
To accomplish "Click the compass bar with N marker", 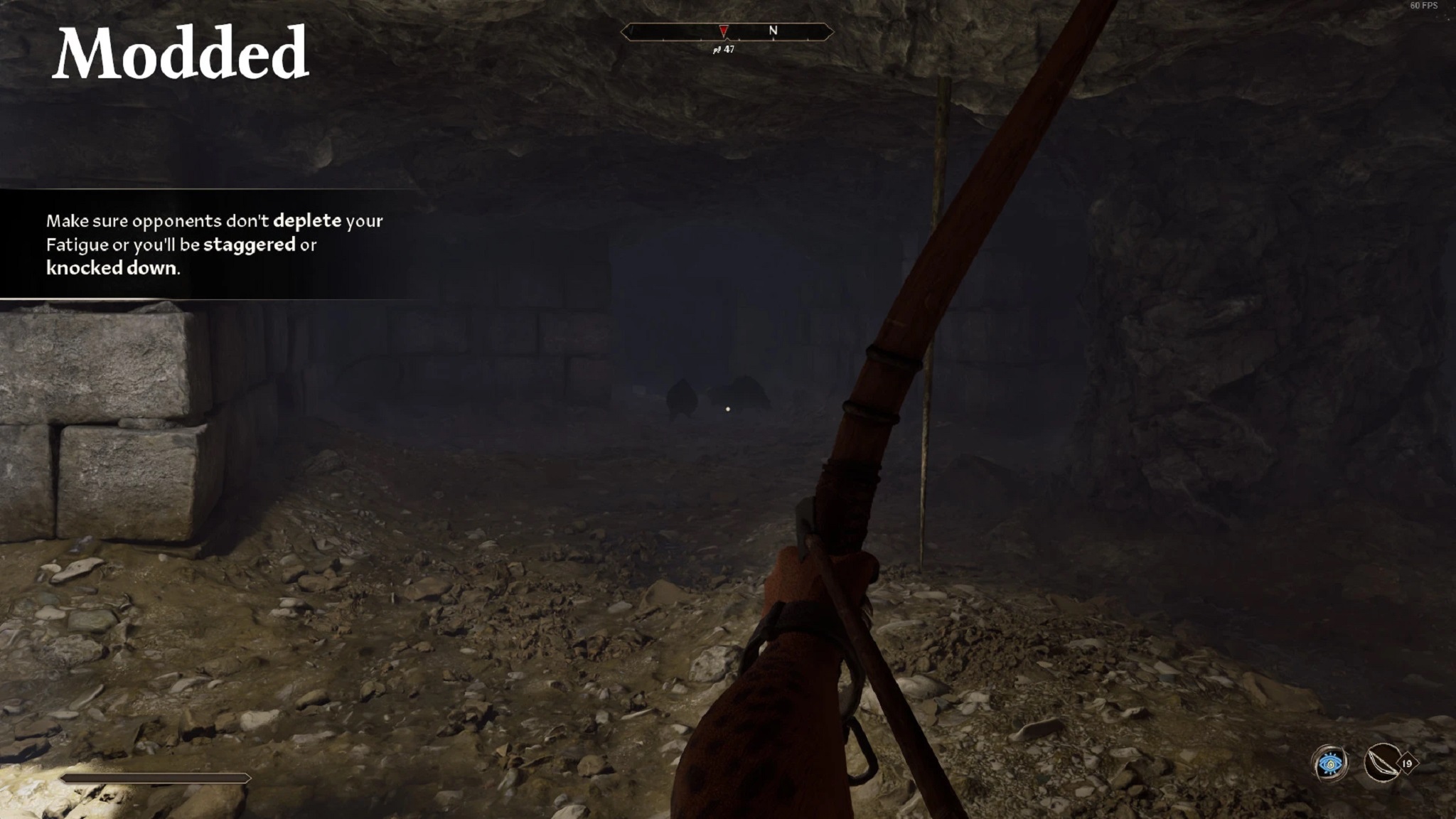I will click(727, 31).
